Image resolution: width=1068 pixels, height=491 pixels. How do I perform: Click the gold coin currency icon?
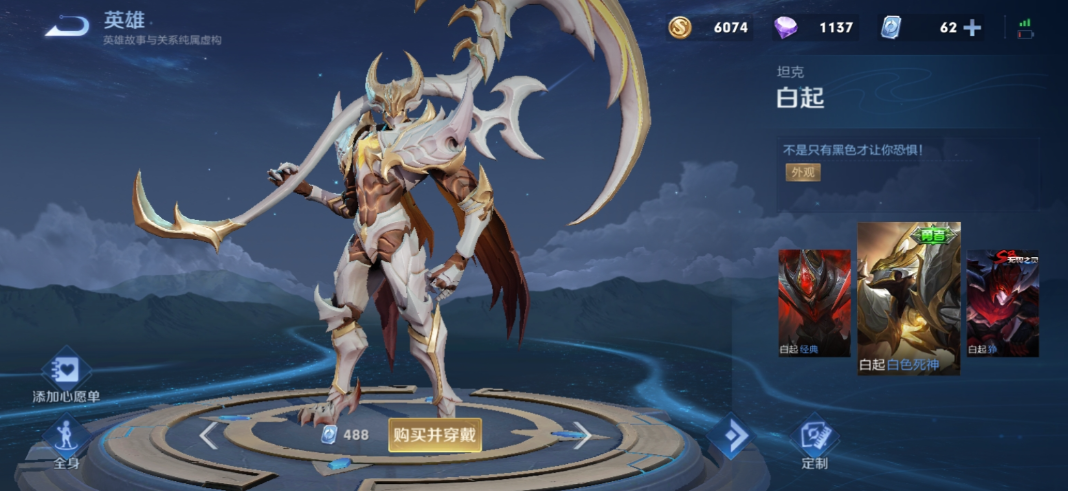coord(680,28)
